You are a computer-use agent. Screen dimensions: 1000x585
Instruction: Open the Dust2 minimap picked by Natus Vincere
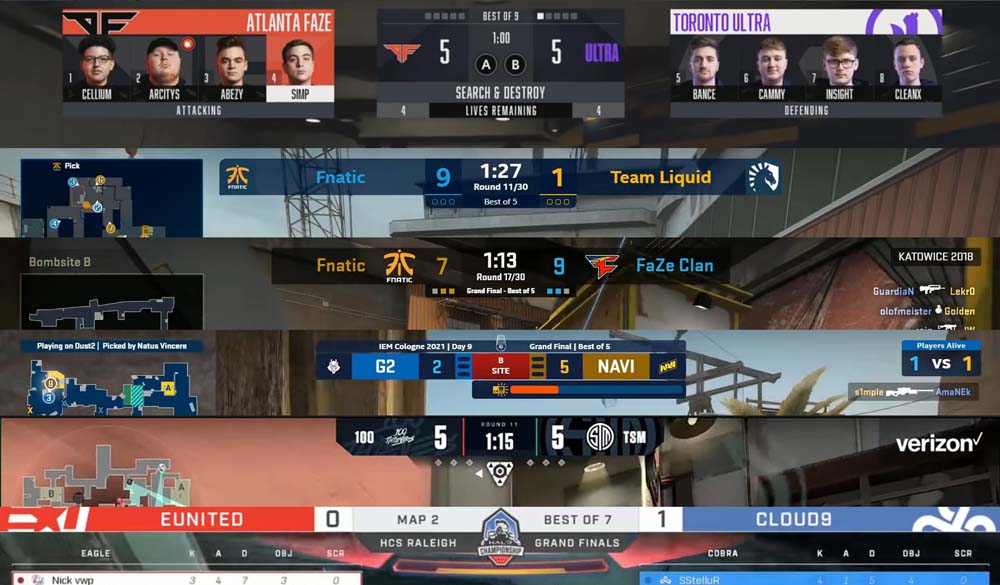pos(111,380)
